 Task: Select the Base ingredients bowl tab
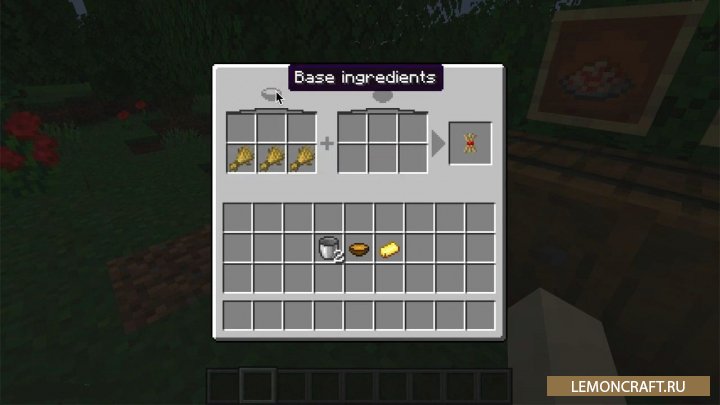point(270,95)
